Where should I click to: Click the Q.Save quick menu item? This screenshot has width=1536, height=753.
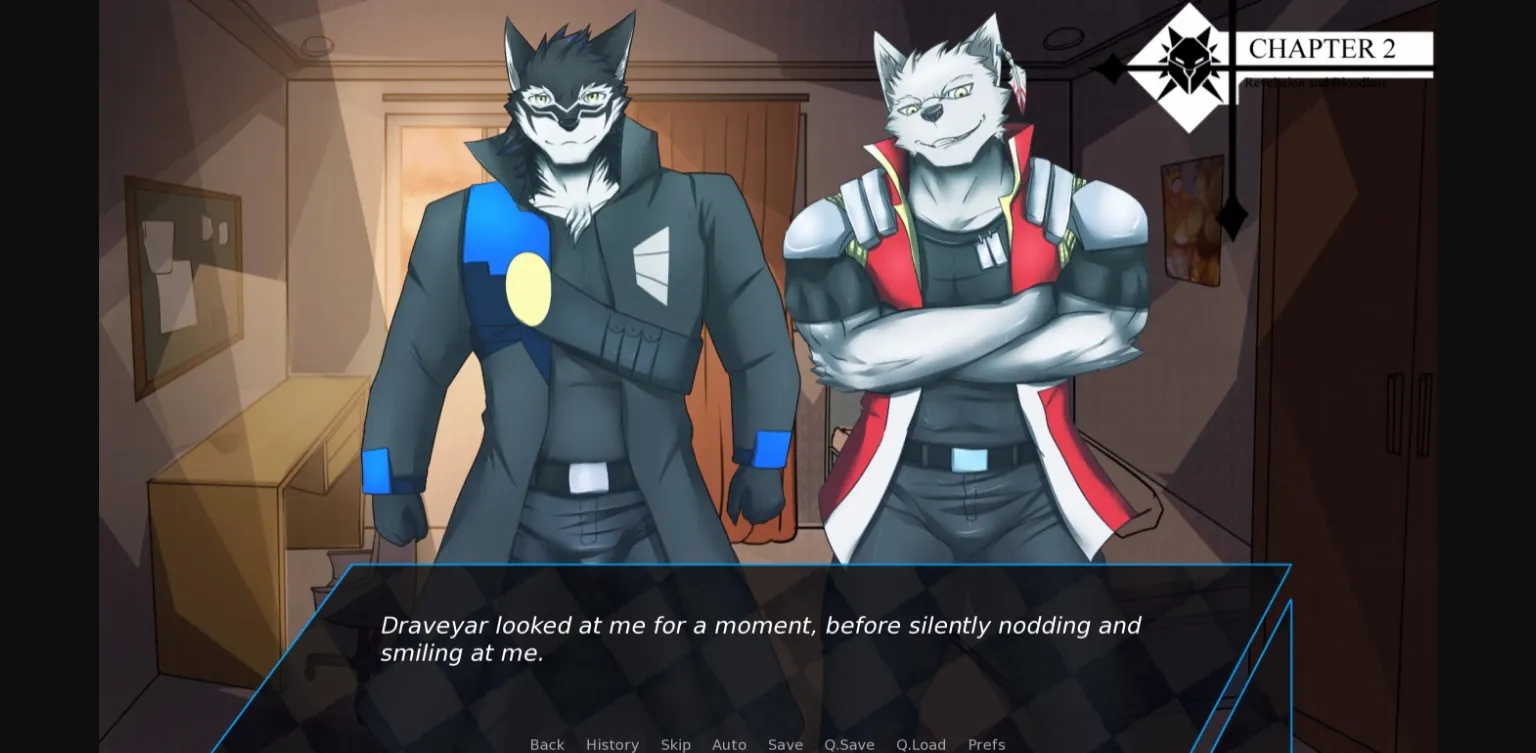tap(849, 745)
